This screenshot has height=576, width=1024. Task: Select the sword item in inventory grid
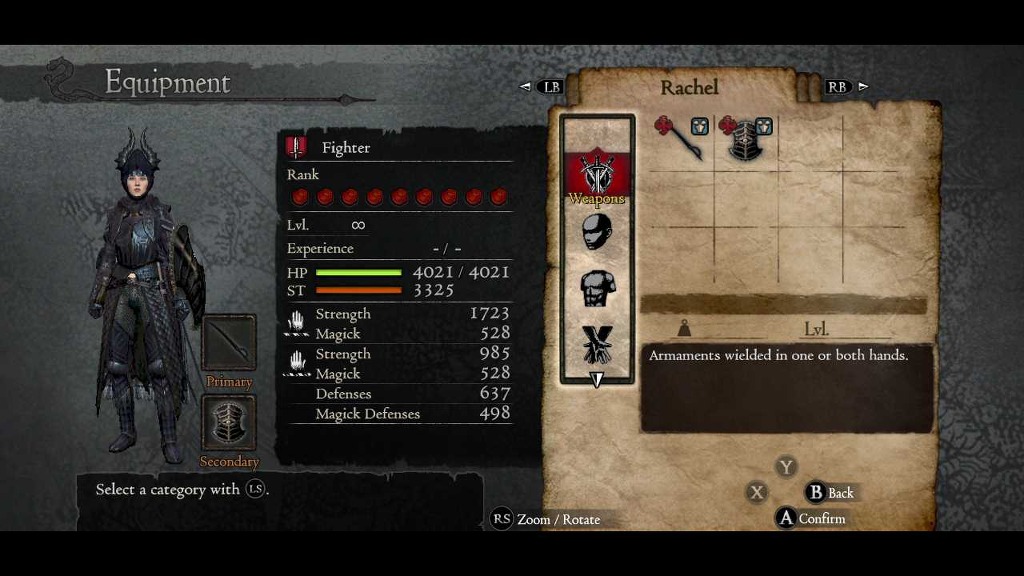tap(681, 138)
